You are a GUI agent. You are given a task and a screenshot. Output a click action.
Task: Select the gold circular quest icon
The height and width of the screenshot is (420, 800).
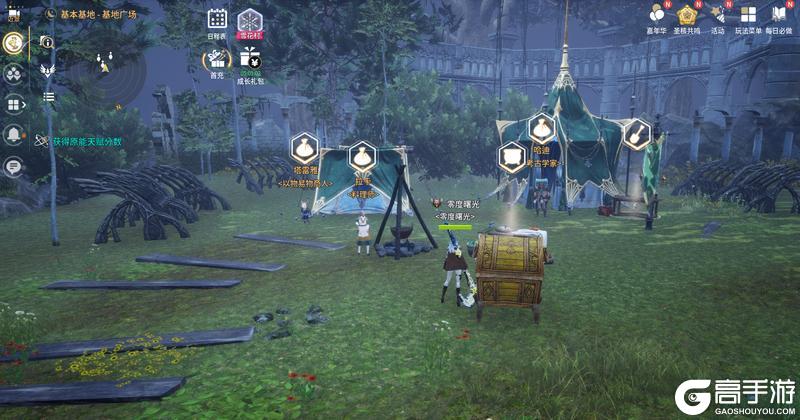[x=14, y=43]
